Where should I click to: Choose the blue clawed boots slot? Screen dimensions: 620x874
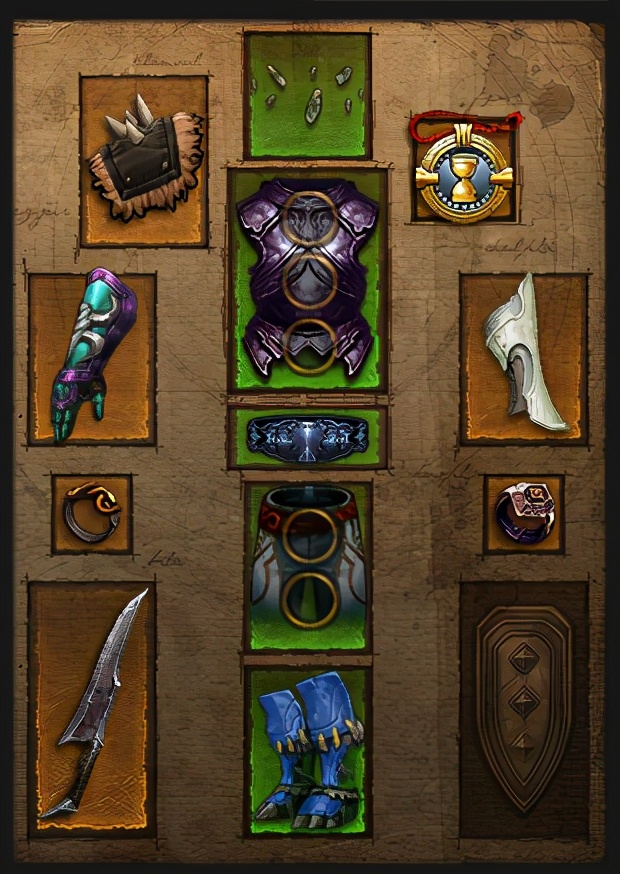(307, 750)
